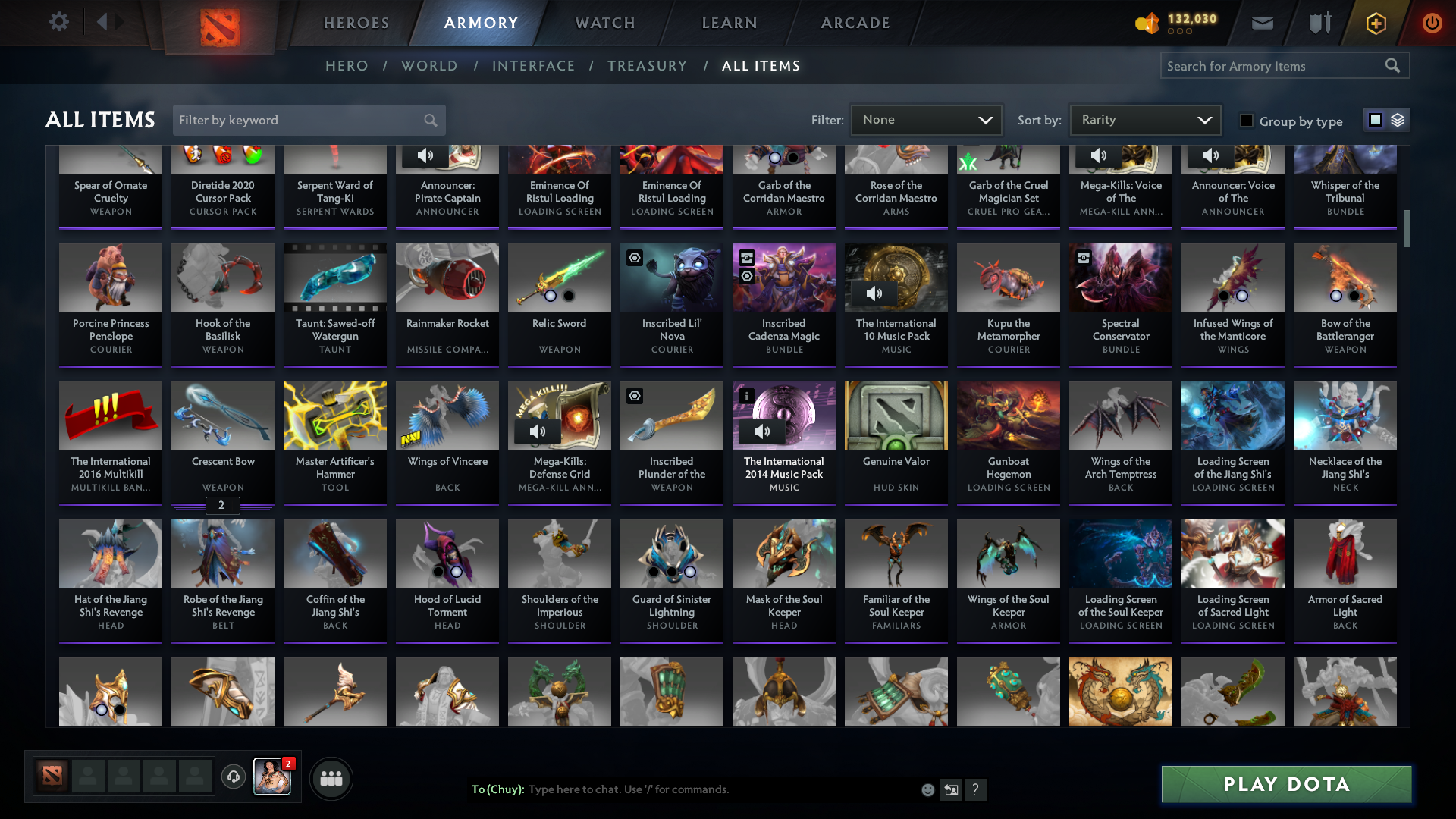Open the notifications envelope icon
This screenshot has height=819, width=1456.
click(x=1262, y=22)
